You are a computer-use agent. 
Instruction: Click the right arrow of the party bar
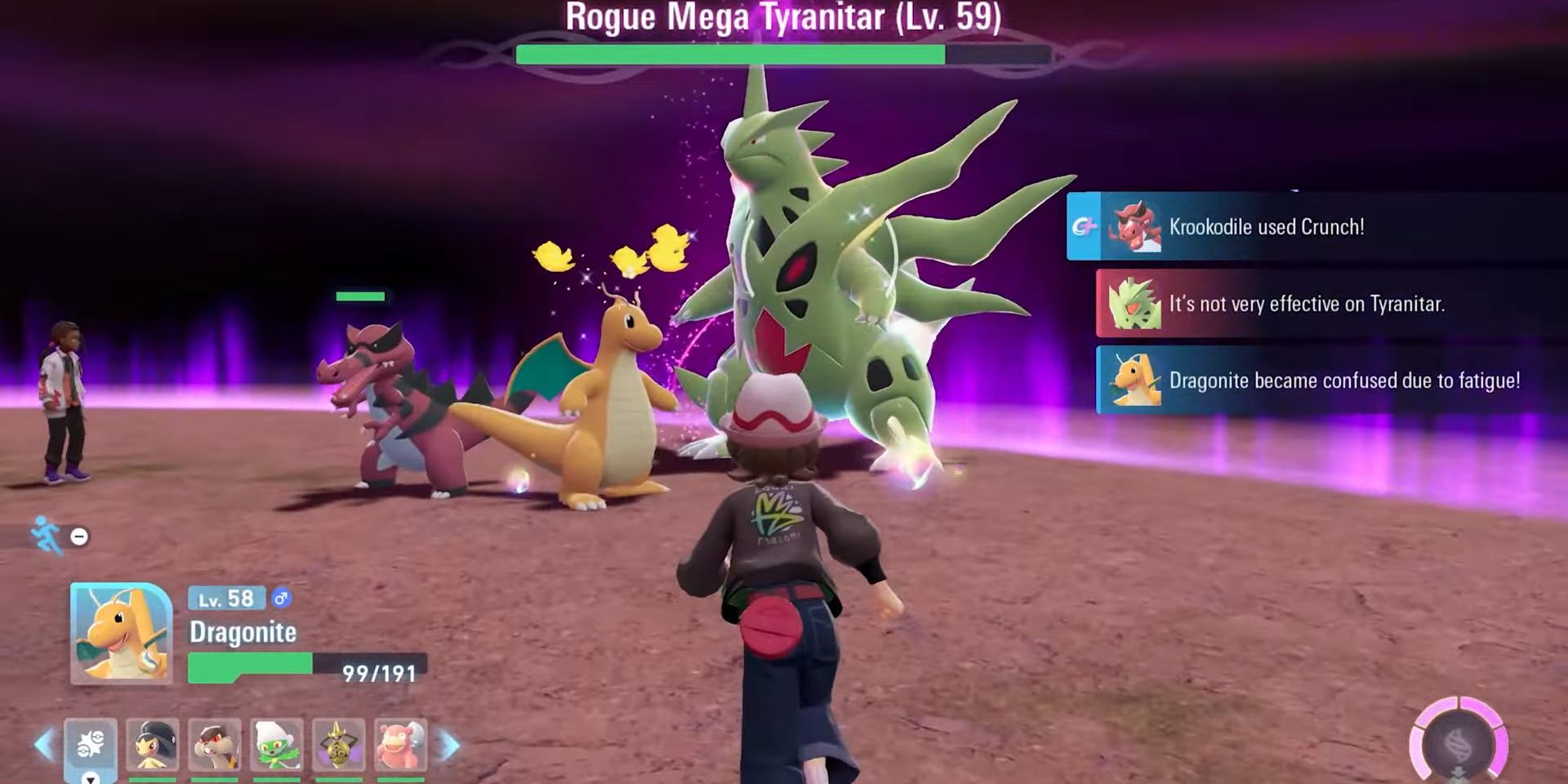pos(450,745)
